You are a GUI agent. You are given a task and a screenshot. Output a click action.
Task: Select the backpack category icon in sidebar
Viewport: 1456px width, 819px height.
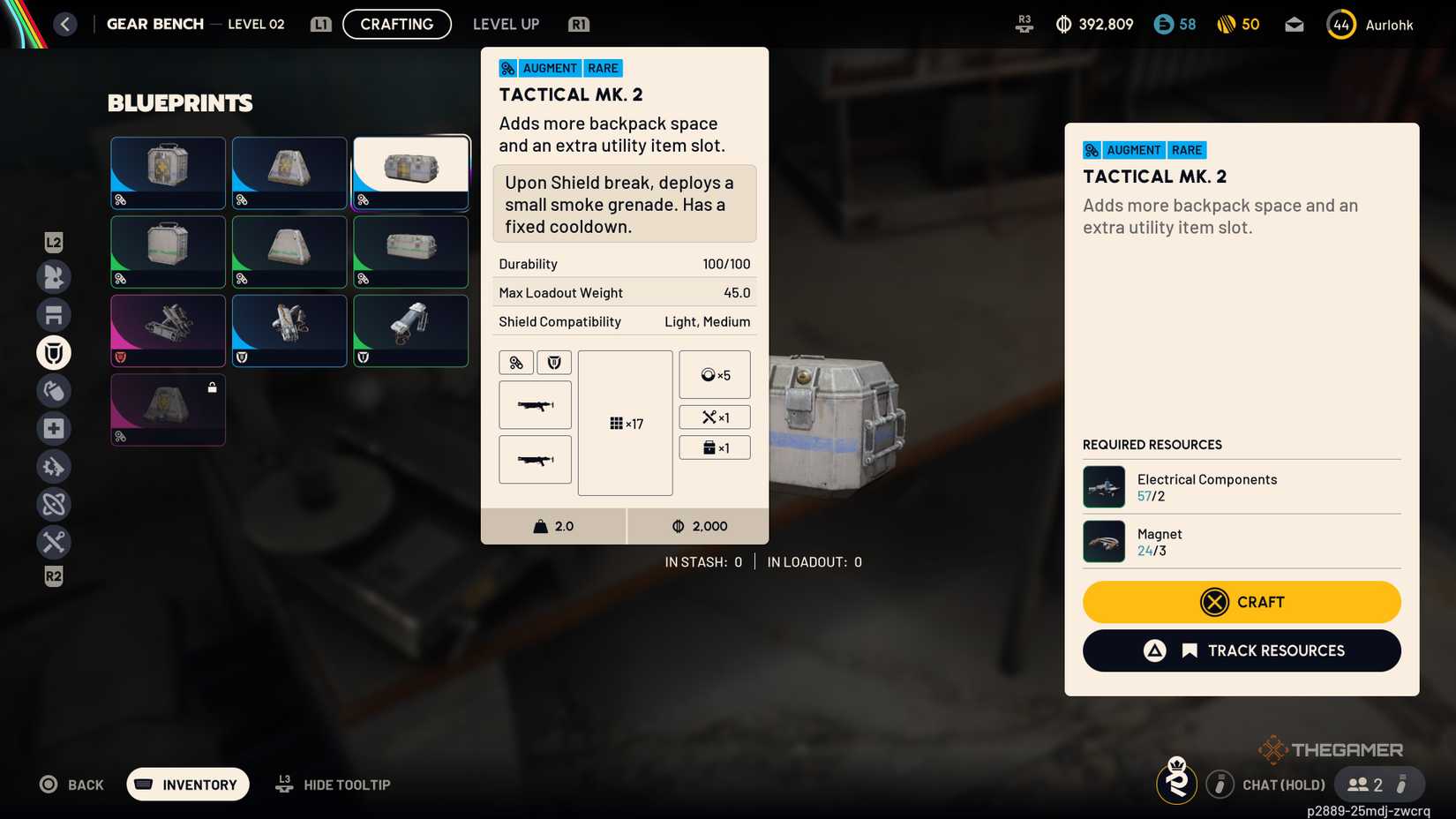54,314
